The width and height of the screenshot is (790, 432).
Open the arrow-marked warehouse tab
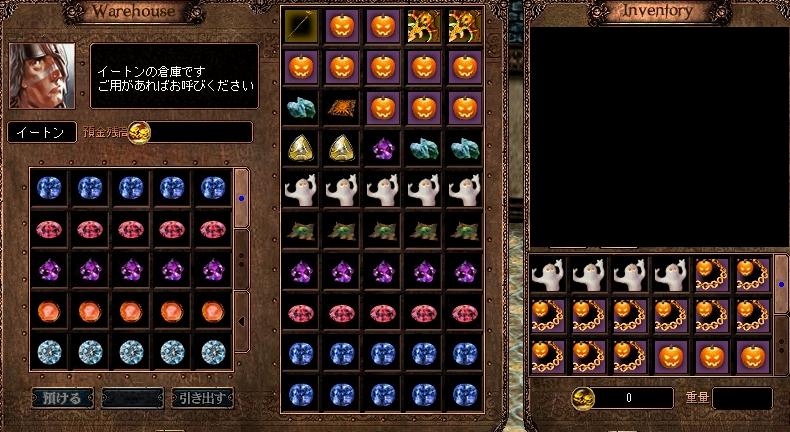241,320
